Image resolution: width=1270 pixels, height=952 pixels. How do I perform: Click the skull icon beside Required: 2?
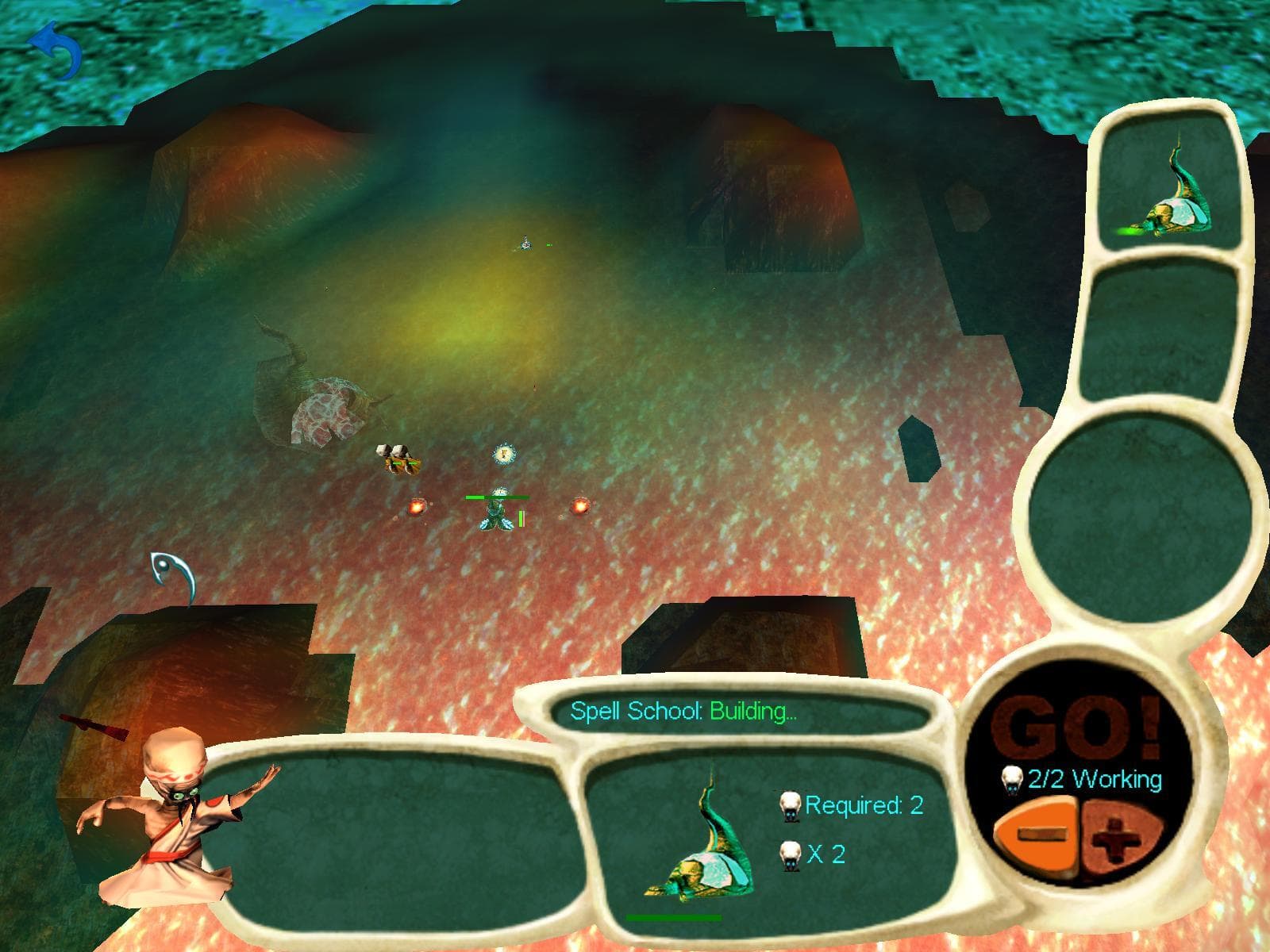click(x=790, y=806)
